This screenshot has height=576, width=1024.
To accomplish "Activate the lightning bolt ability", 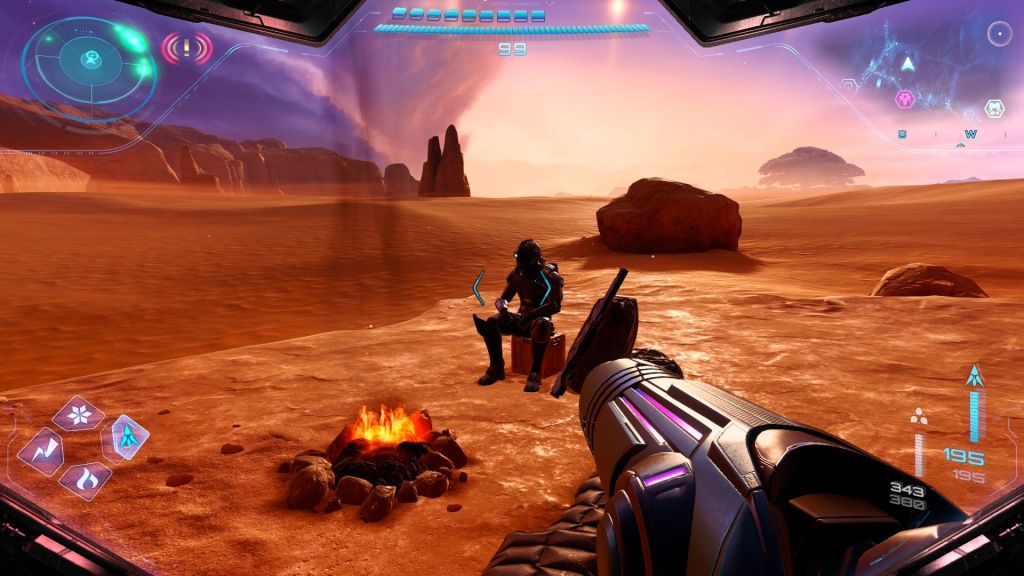I will point(41,451).
